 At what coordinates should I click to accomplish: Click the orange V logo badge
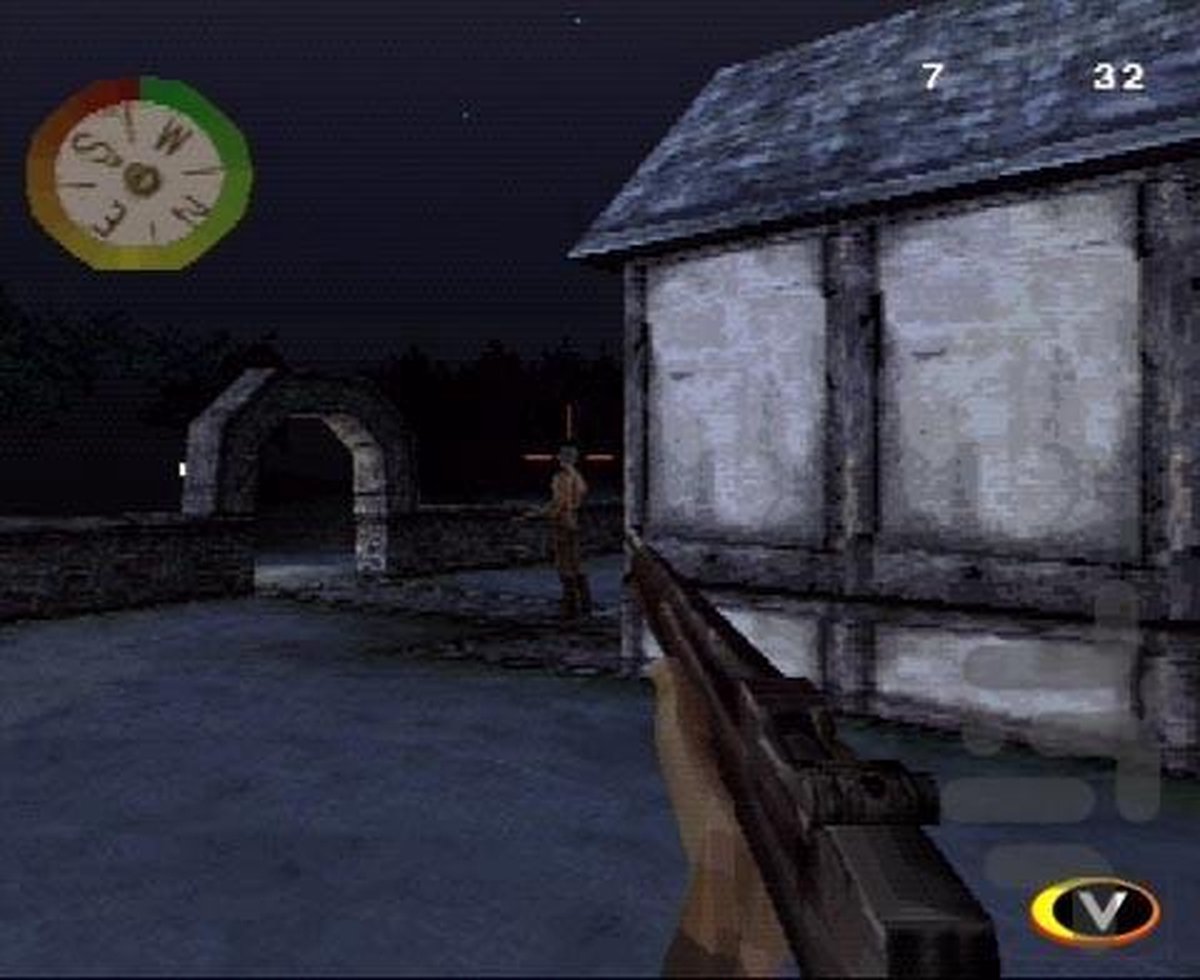point(1095,911)
